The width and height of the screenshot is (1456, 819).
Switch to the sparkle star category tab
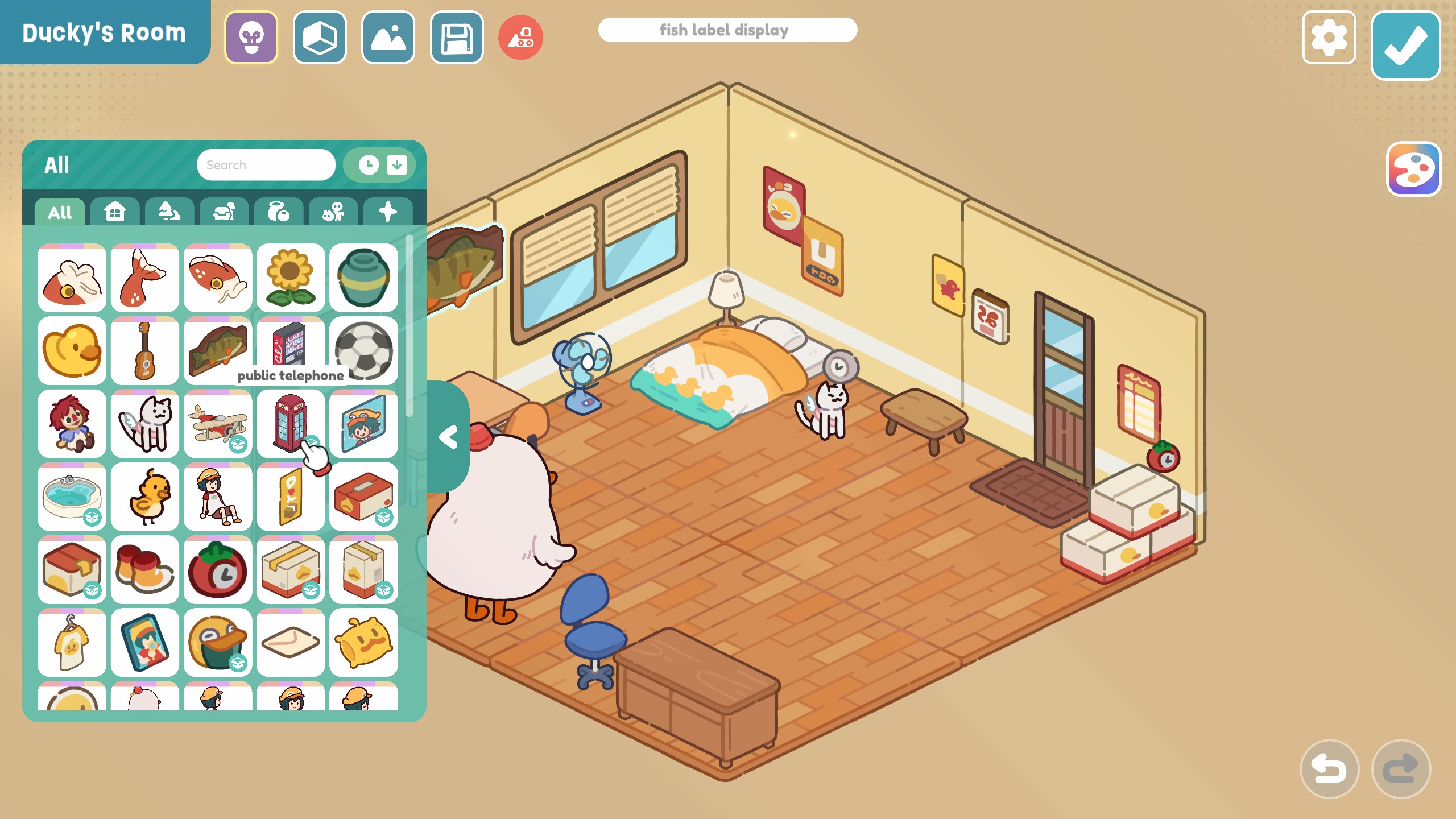(387, 212)
